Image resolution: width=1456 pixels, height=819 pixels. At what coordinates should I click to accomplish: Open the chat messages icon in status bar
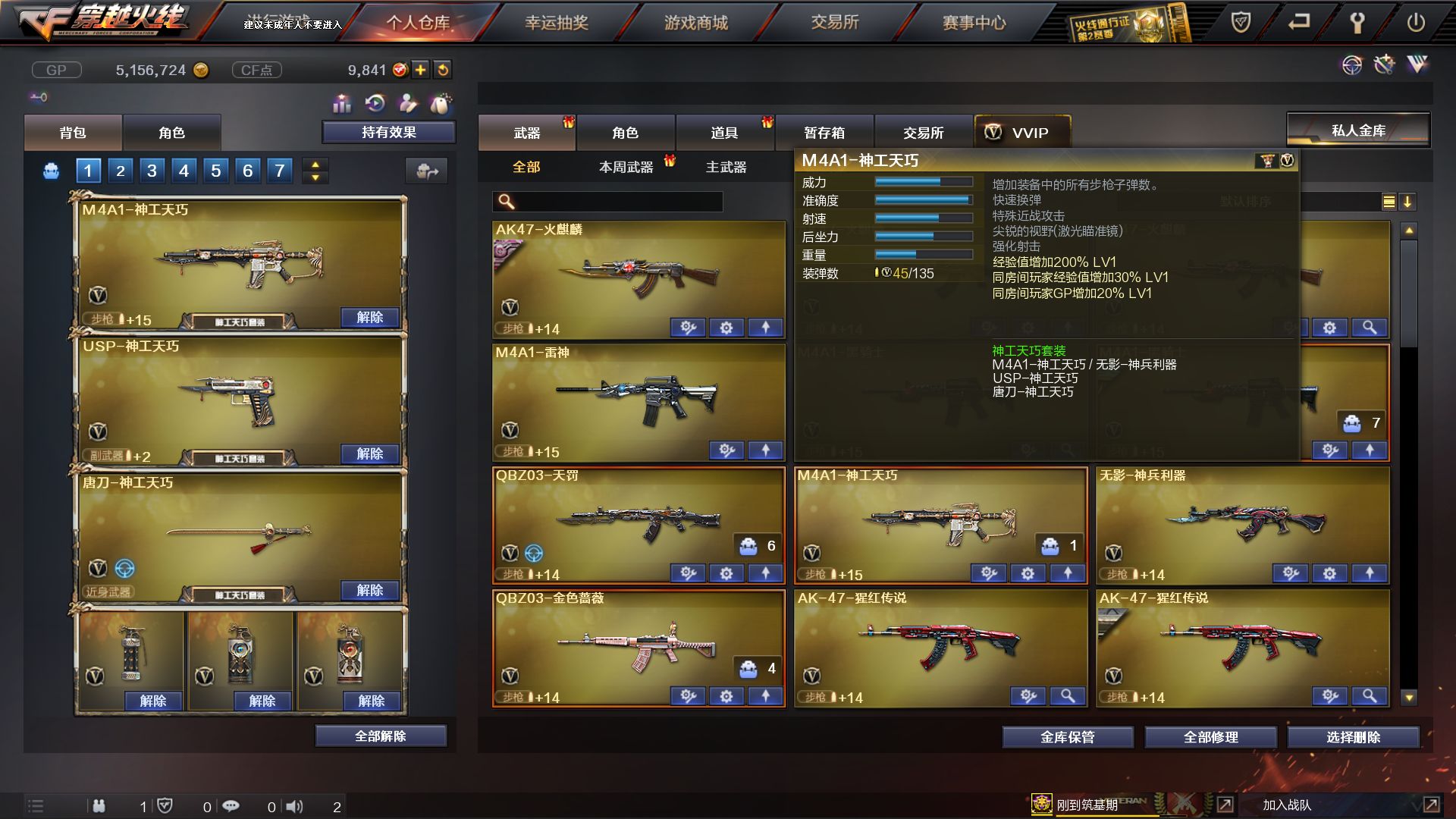[231, 806]
